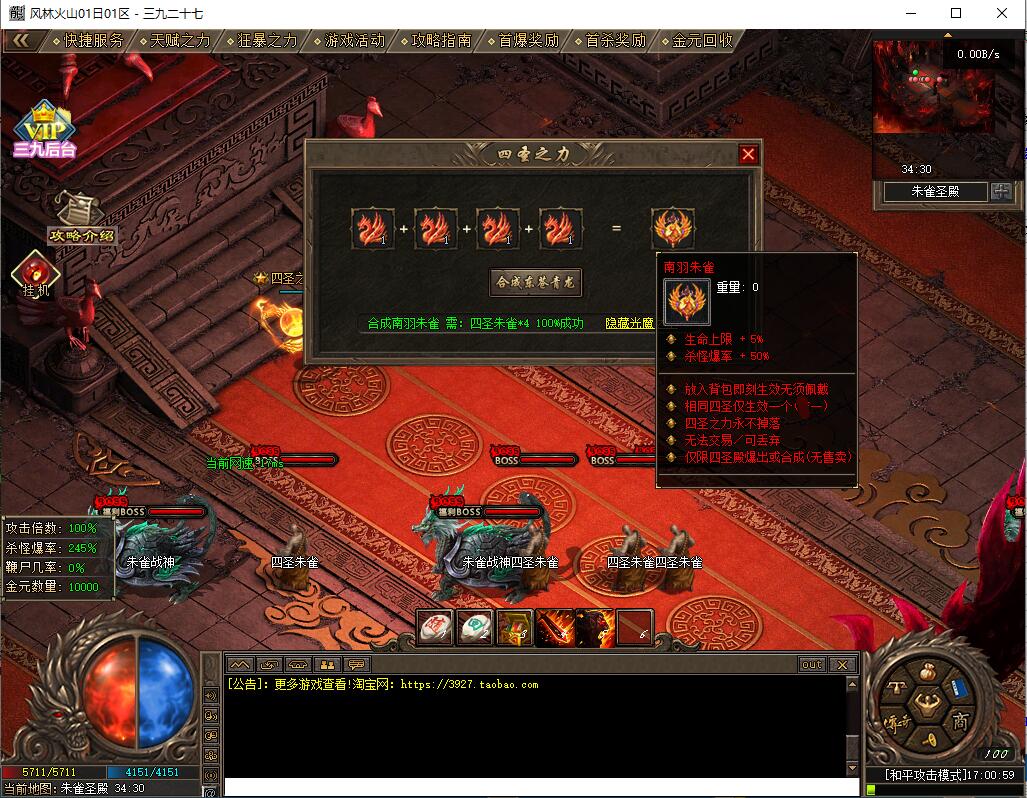1027x798 pixels.
Task: Click the chat panel's out button
Action: [x=811, y=665]
